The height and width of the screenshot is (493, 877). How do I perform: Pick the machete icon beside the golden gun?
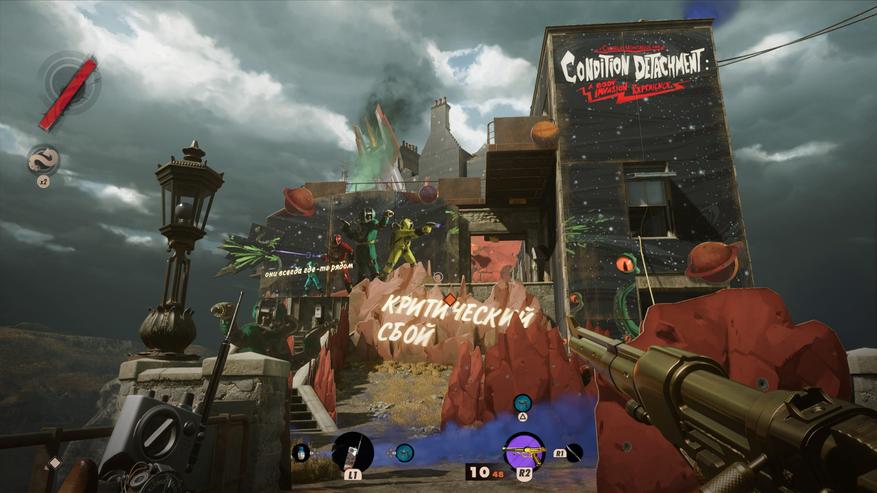pos(574,451)
